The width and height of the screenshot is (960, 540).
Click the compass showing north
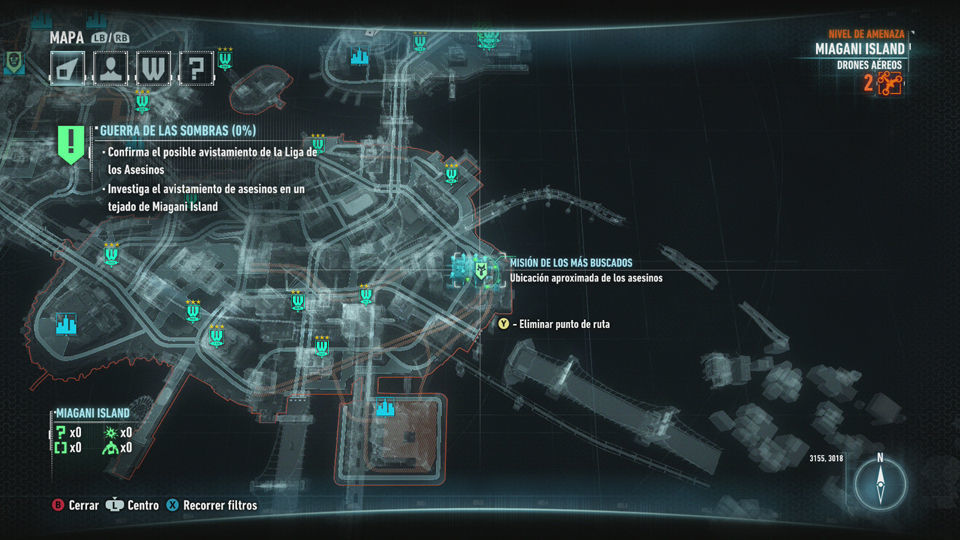click(880, 485)
